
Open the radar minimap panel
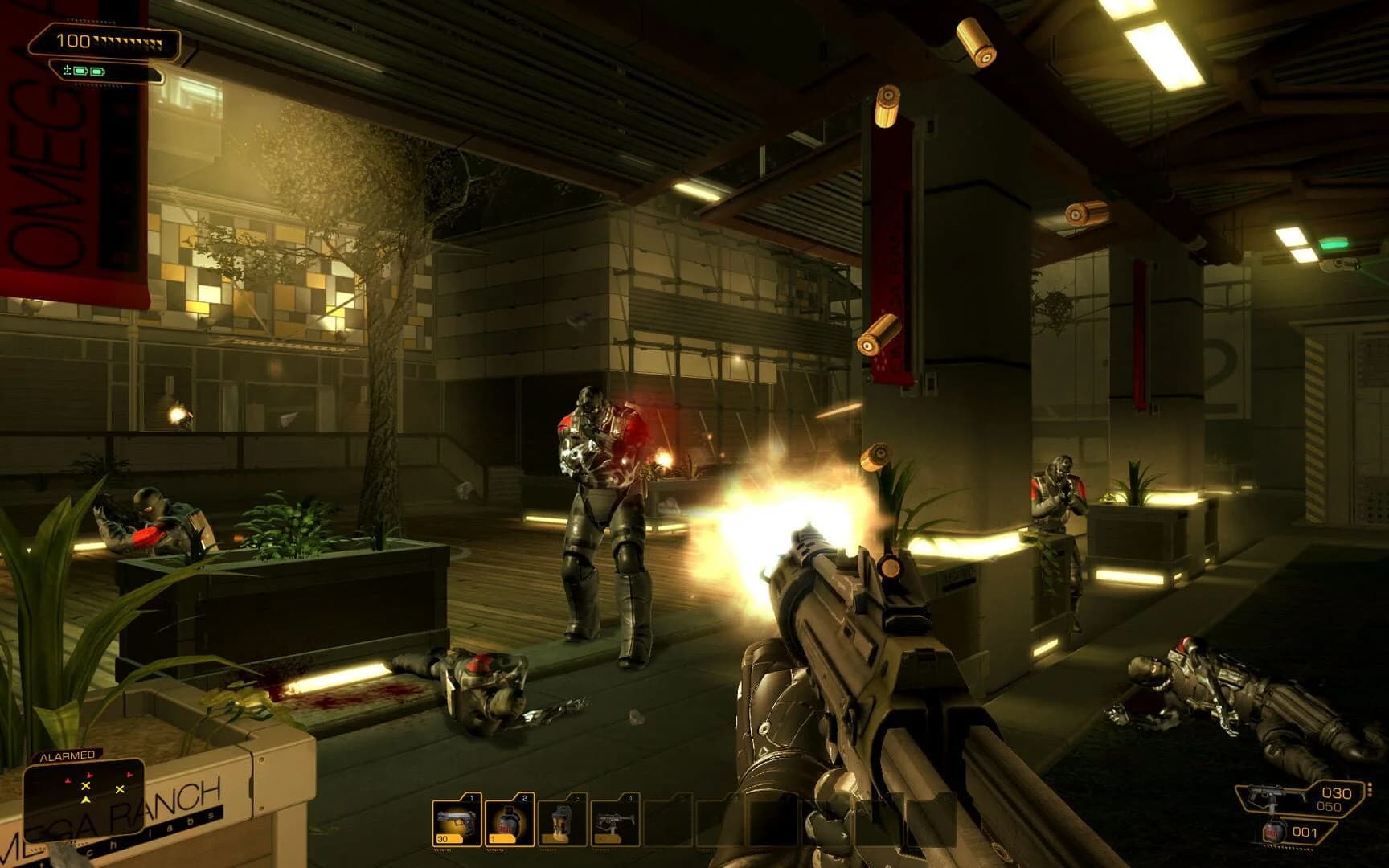click(84, 798)
